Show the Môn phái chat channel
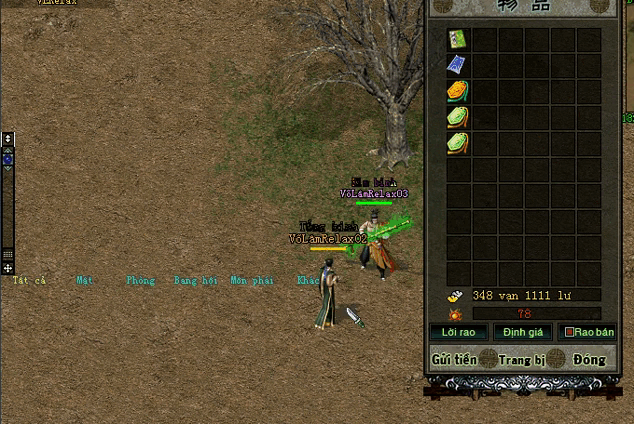 pos(251,281)
